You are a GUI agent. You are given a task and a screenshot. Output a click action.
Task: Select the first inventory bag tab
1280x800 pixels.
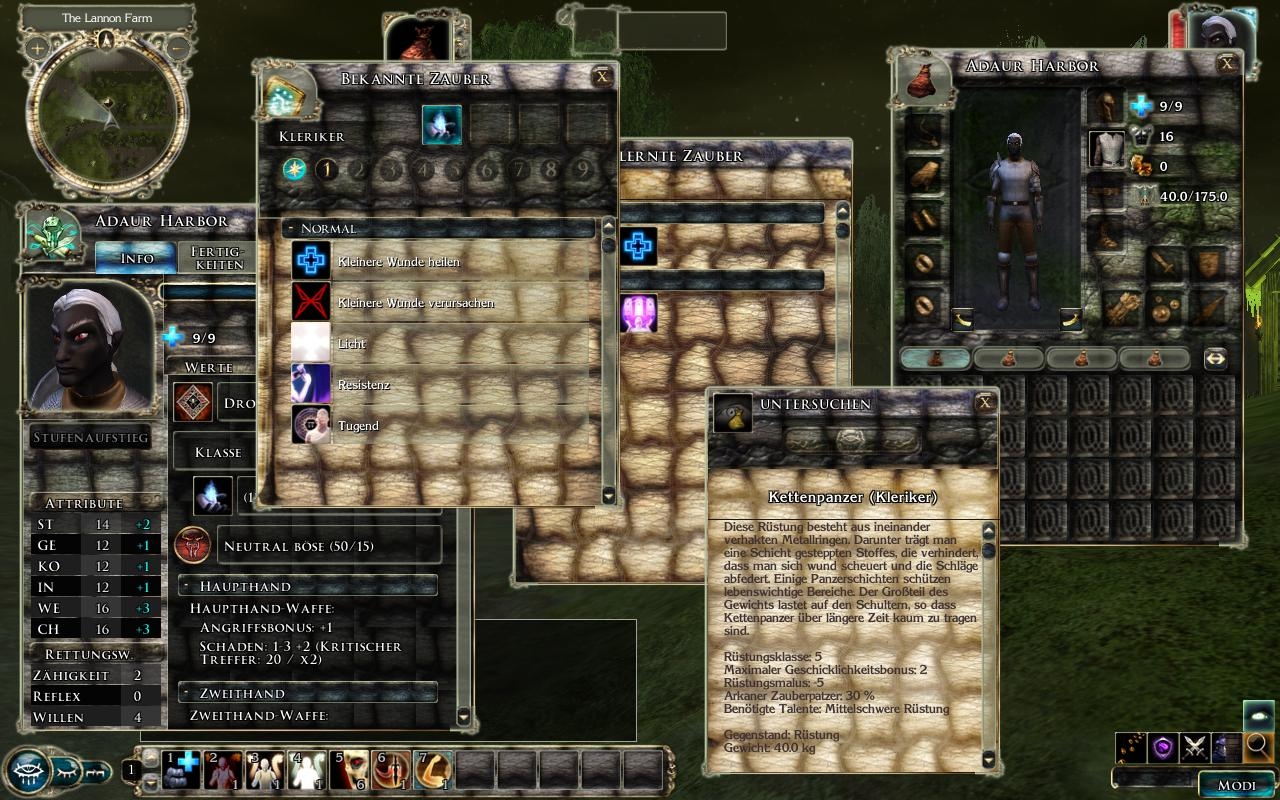(x=935, y=358)
